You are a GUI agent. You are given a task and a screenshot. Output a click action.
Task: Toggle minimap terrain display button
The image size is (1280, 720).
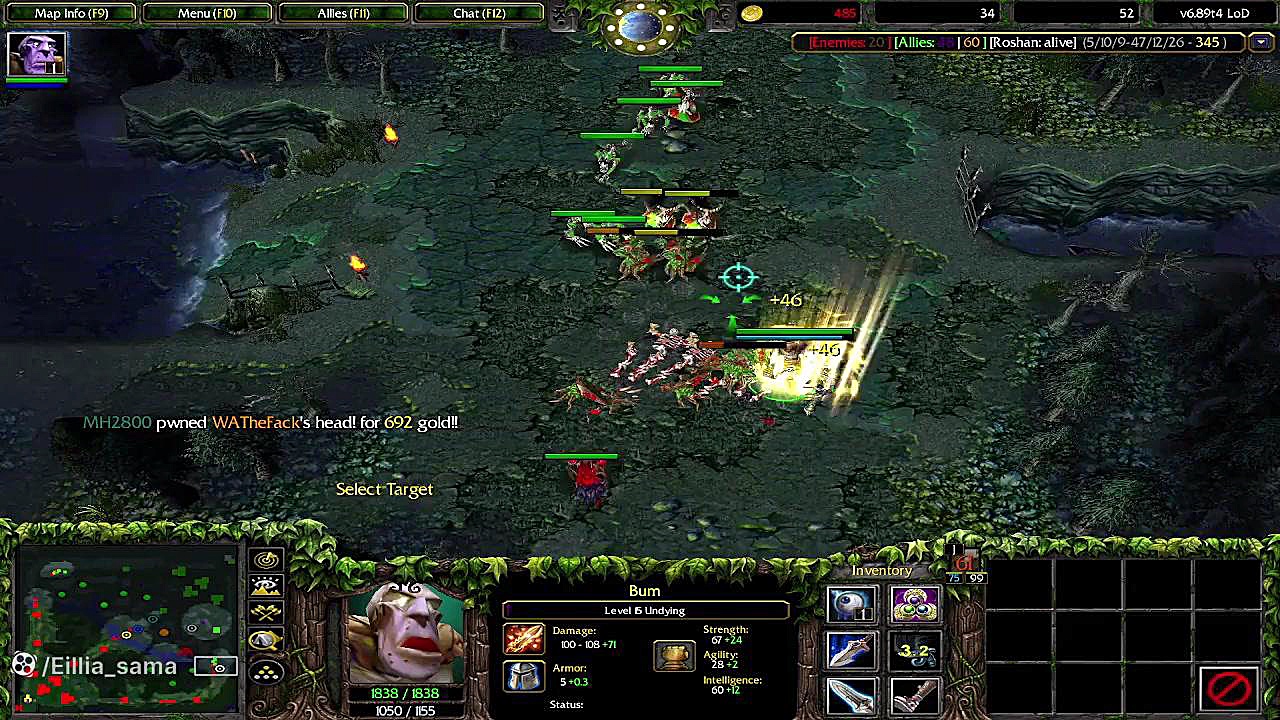(266, 587)
